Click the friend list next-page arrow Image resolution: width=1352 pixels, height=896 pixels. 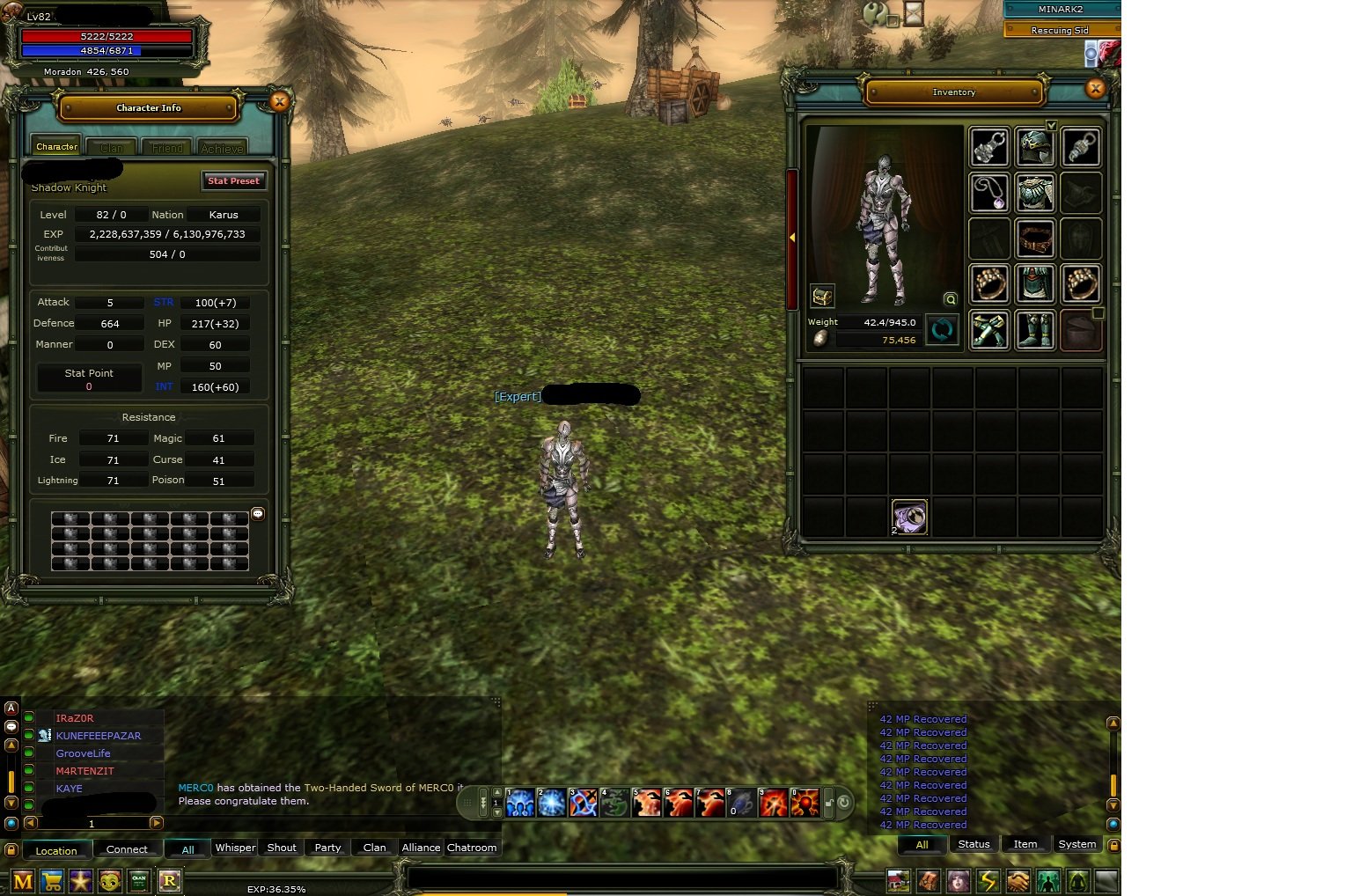[x=156, y=823]
